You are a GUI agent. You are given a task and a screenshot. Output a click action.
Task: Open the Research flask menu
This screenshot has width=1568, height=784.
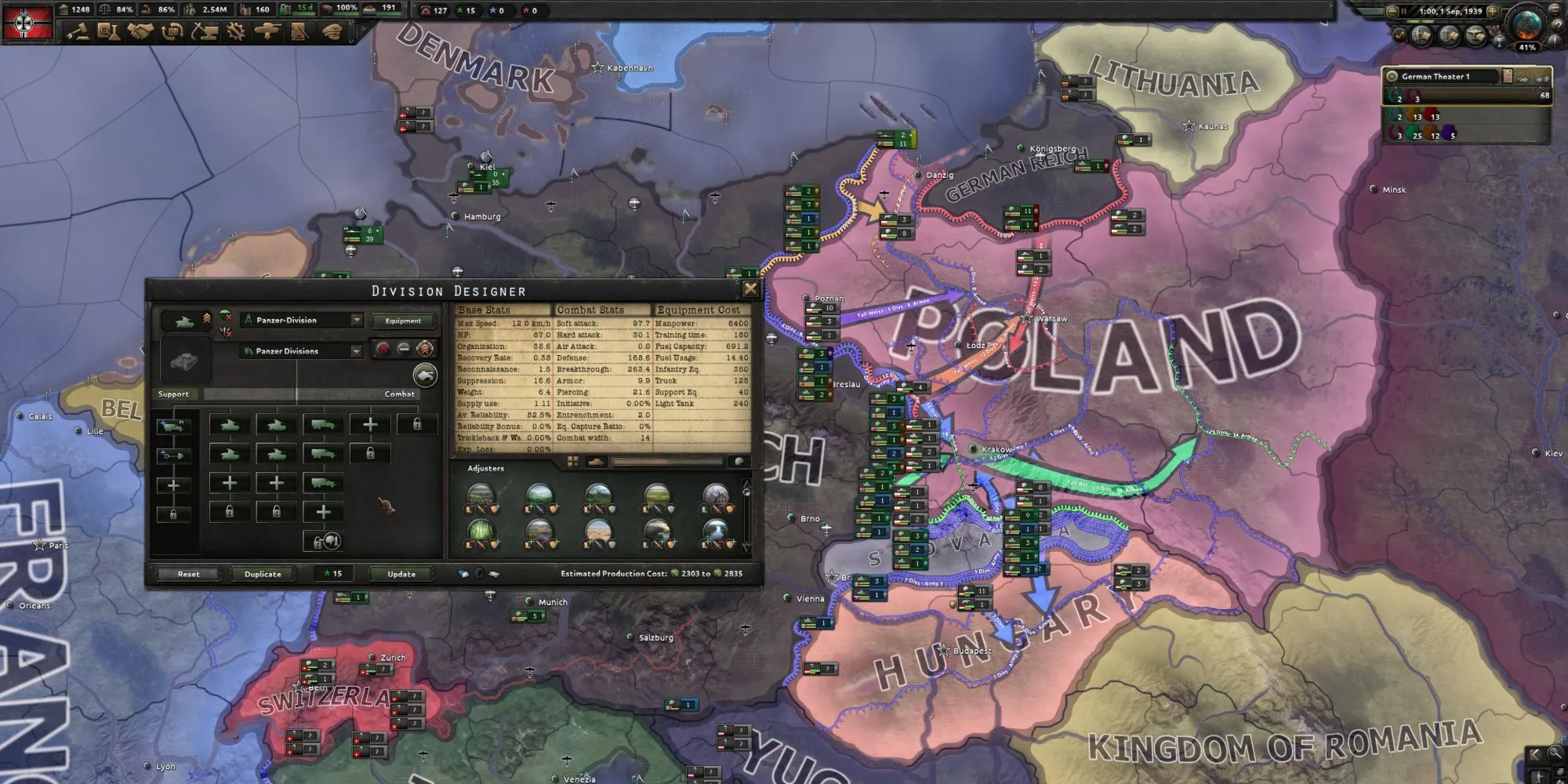click(108, 32)
